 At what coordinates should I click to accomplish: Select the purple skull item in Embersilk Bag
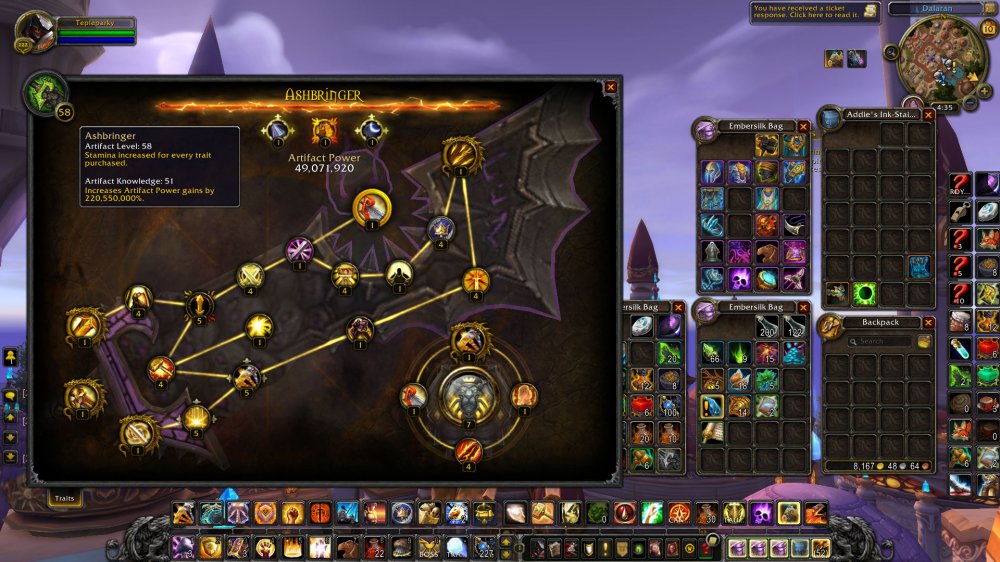740,278
